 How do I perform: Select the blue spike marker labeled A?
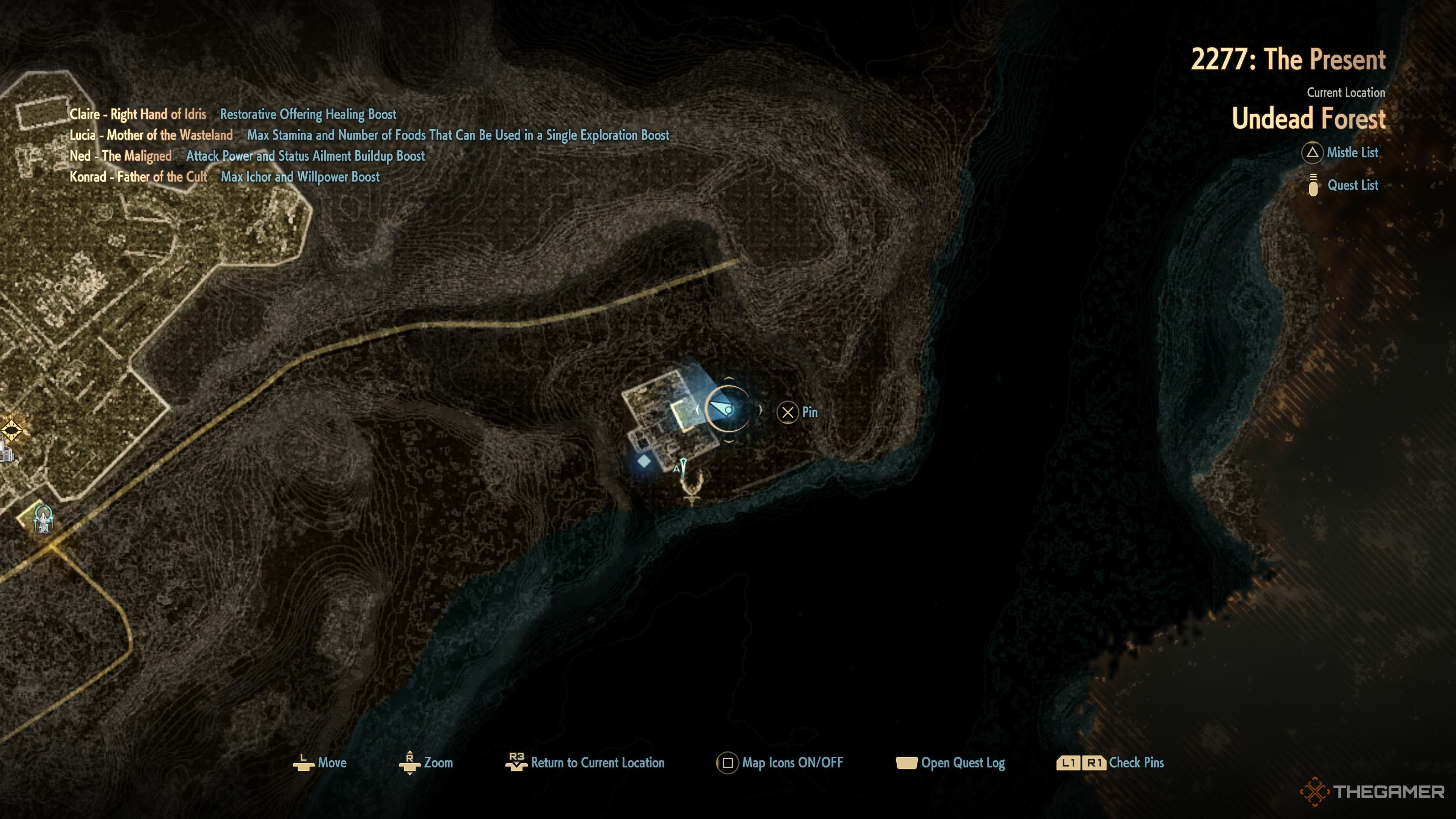pos(683,468)
